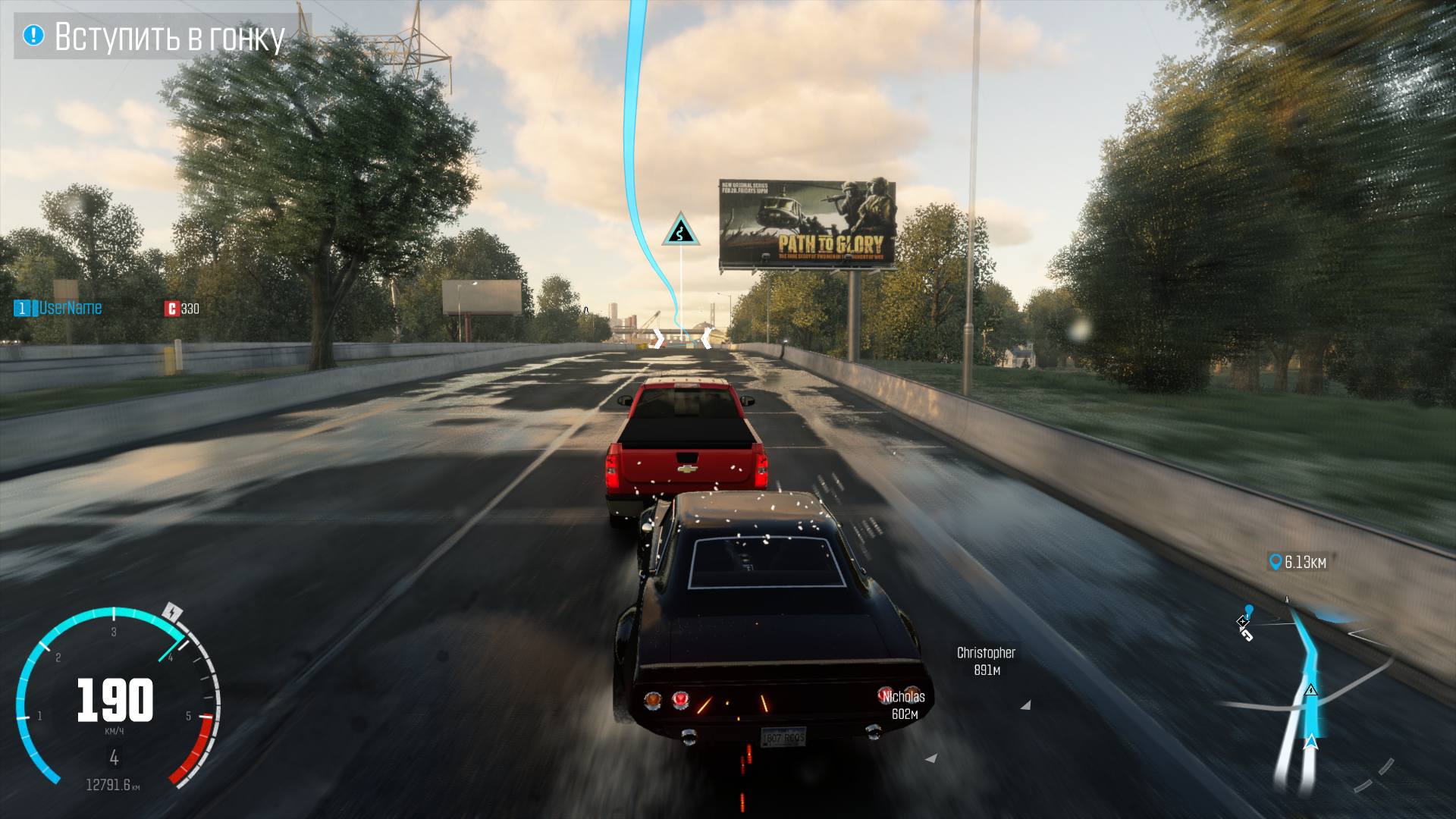This screenshot has width=1456, height=819.
Task: Click the blue exclamation objective icon
Action: [x=33, y=35]
